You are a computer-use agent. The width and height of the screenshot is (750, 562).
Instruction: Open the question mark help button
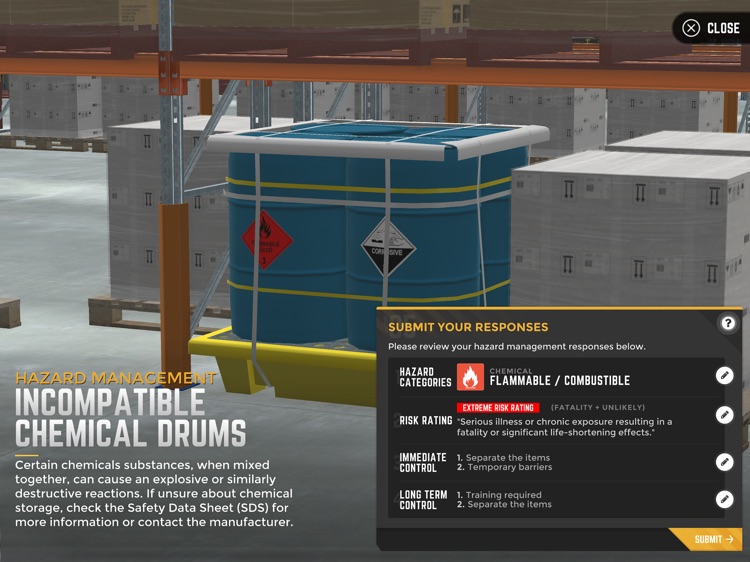(x=728, y=323)
